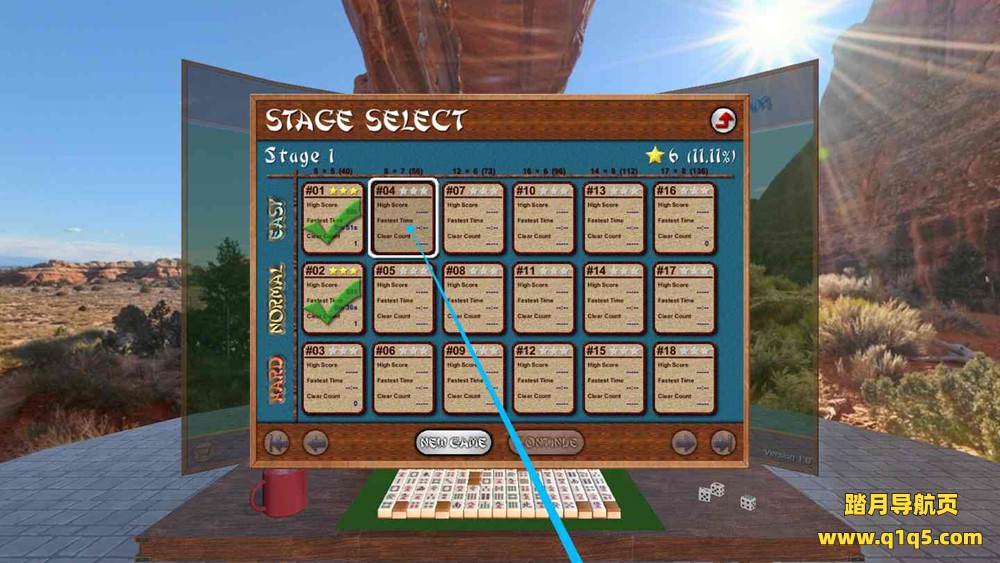Go back with the red arrow button

pyautogui.click(x=723, y=121)
